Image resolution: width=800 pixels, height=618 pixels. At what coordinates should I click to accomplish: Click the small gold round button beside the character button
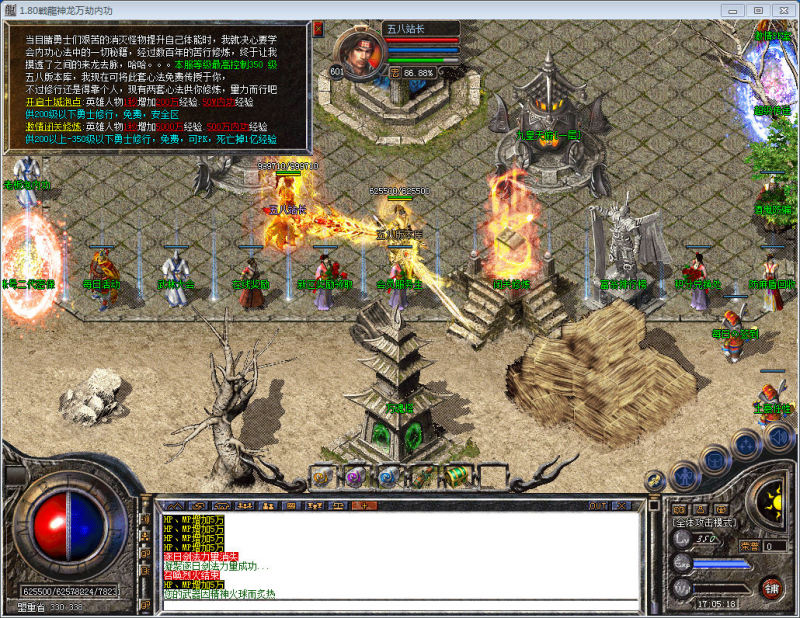pos(656,479)
